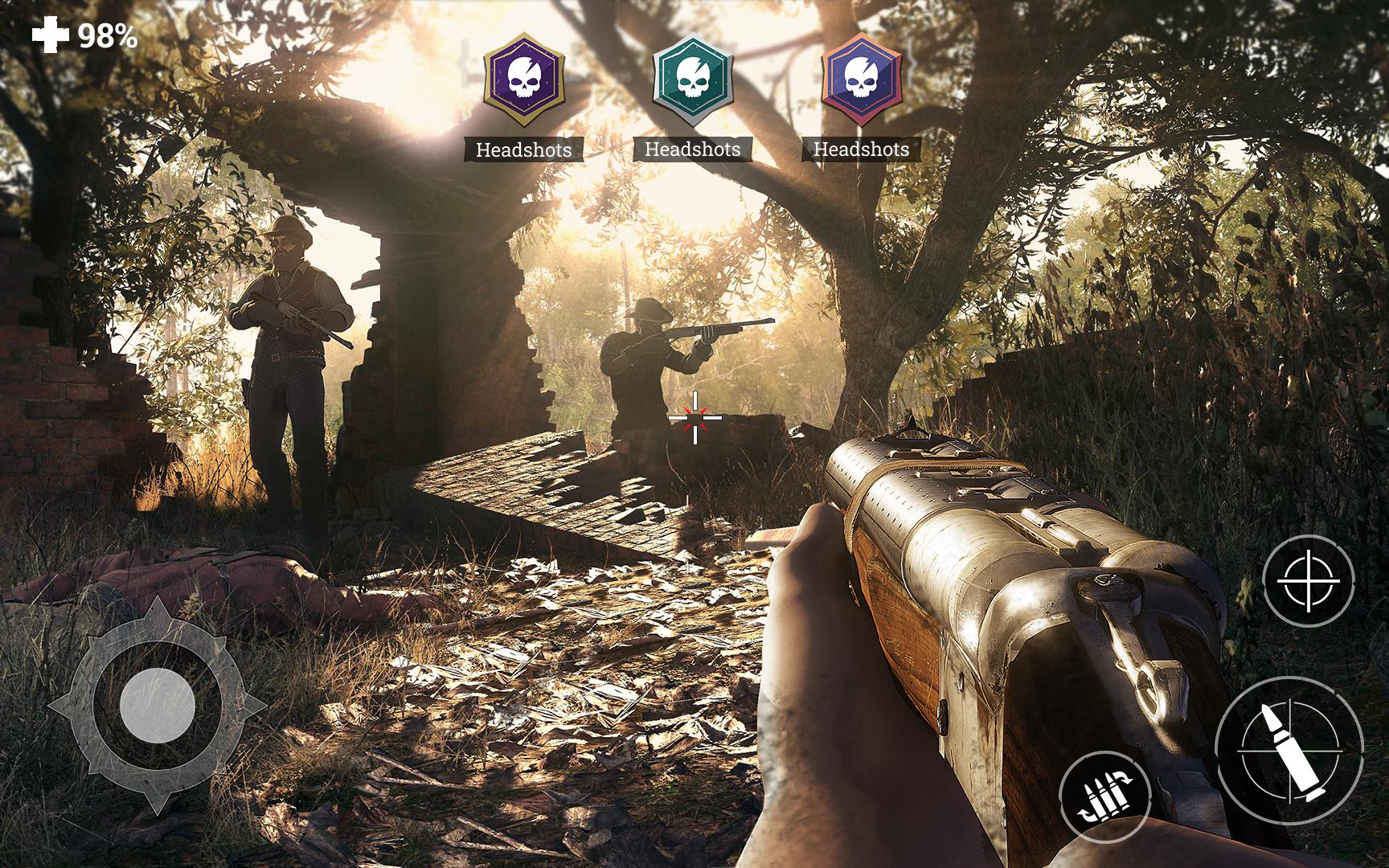Touch the virtual movement joystick

[158, 706]
